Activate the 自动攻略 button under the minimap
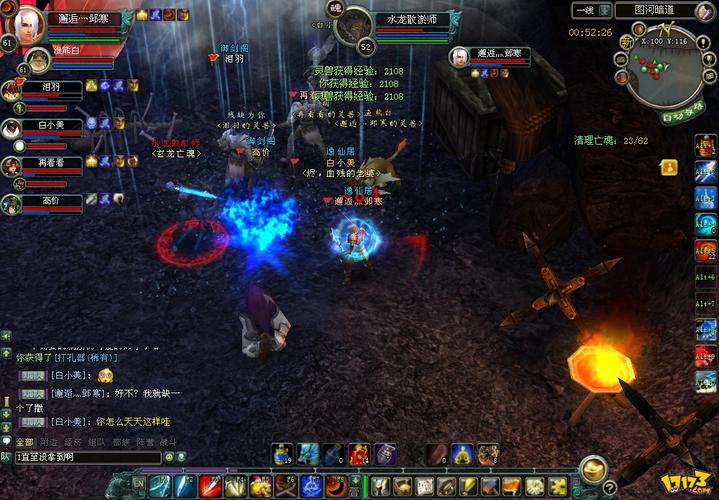Viewport: 719px width, 500px height. click(x=682, y=116)
